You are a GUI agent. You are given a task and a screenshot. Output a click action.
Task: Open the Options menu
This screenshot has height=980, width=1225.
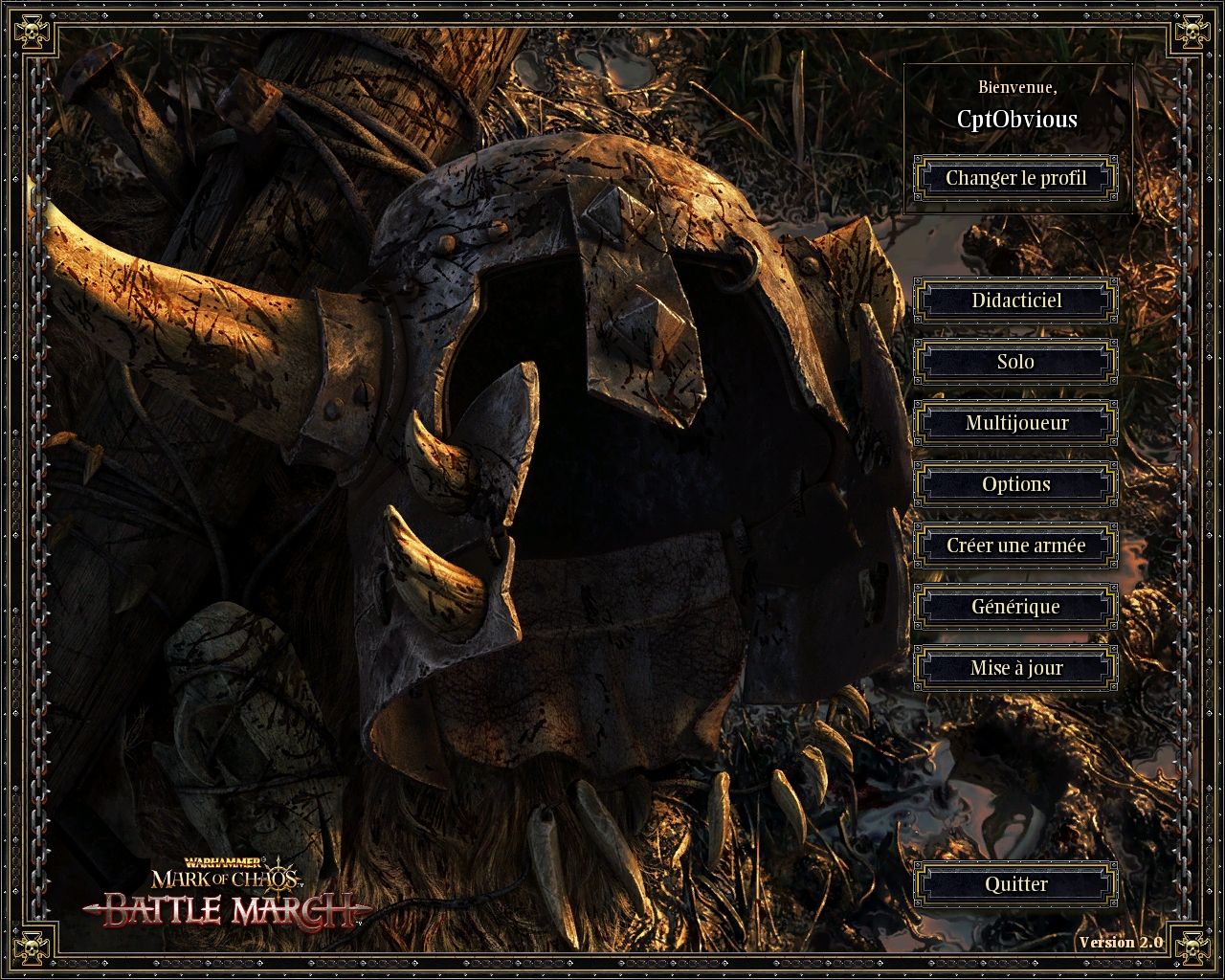(x=1015, y=484)
